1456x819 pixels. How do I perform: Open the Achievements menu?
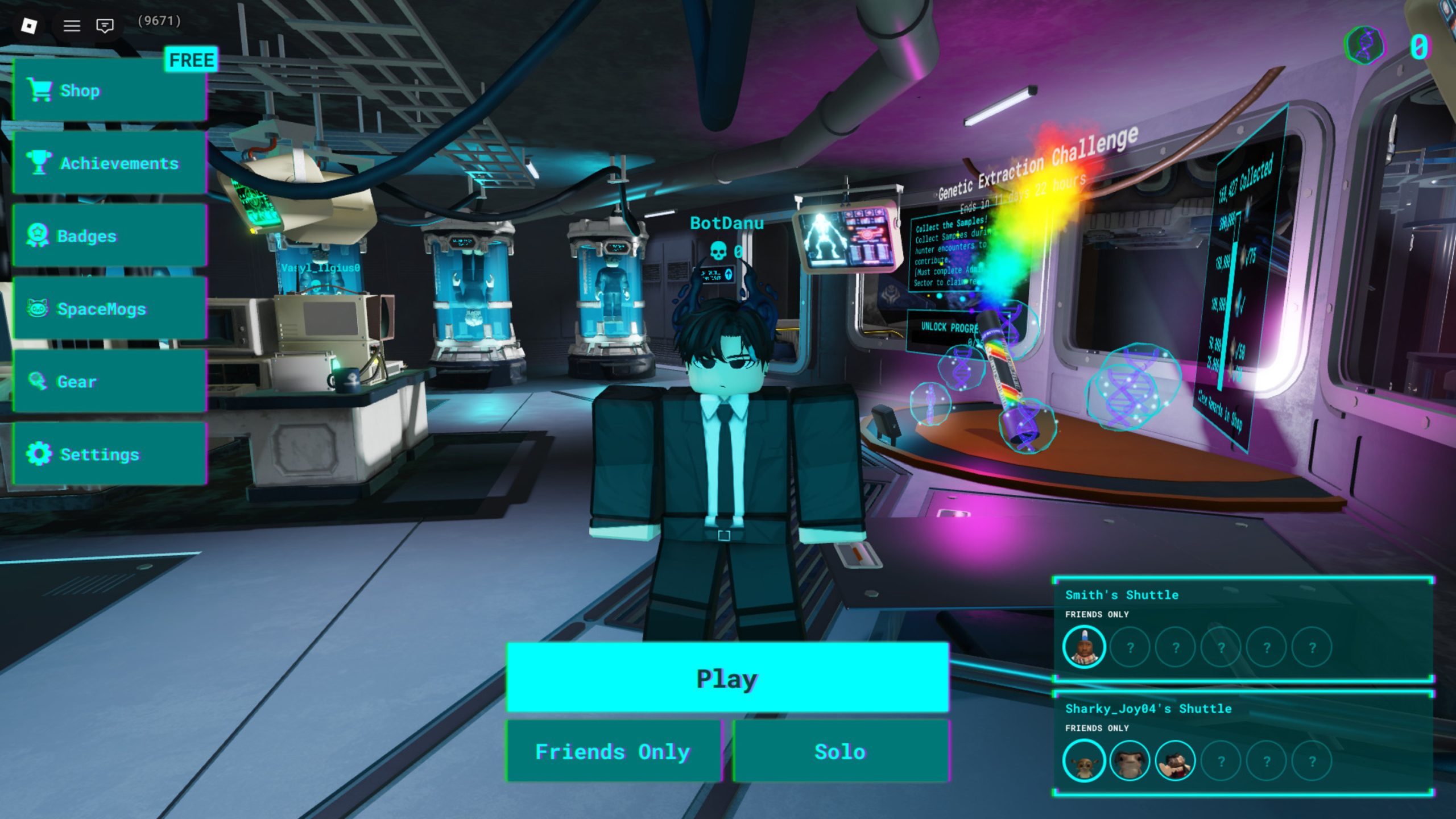click(109, 163)
